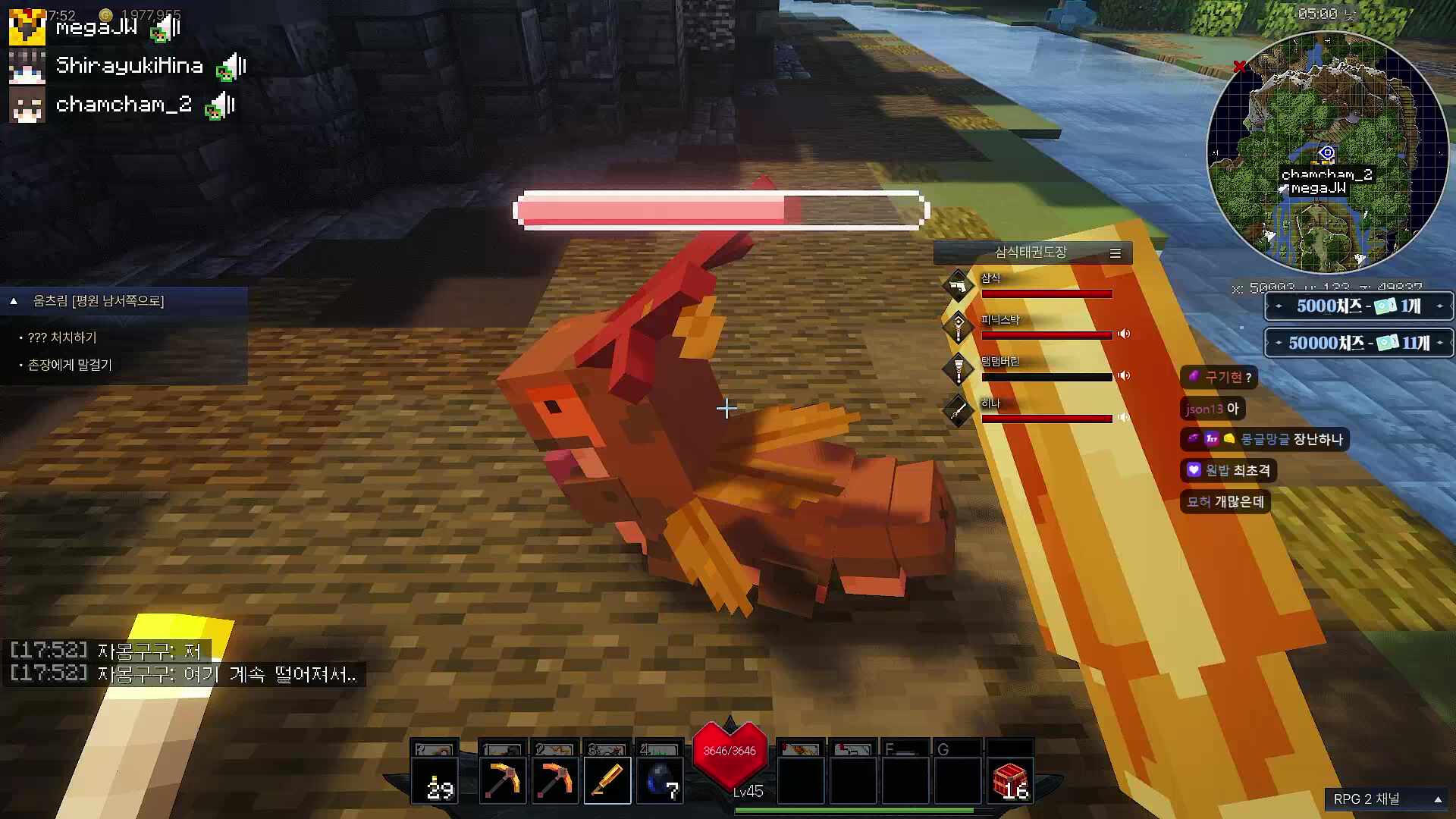1456x819 pixels.
Task: Select the hotbar slot showing count 29
Action: (435, 780)
